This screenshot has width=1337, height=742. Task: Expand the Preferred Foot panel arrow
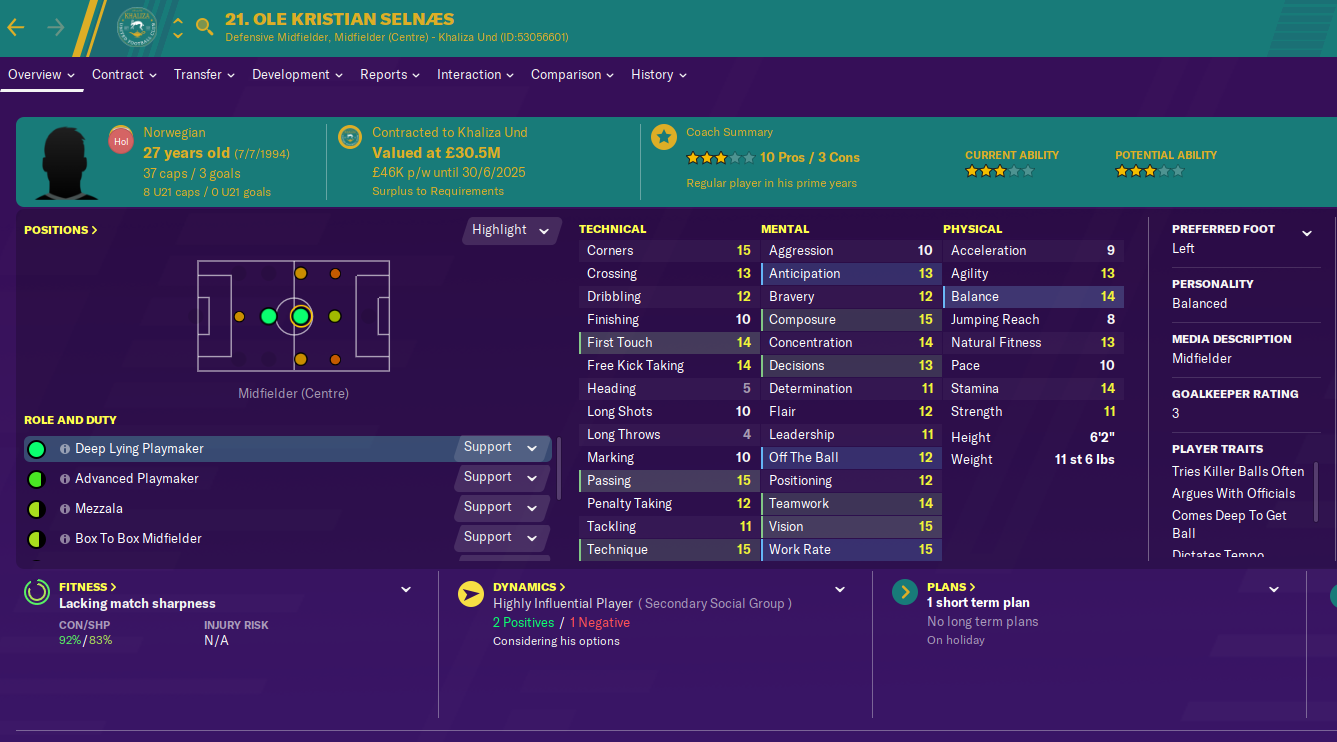click(1306, 234)
